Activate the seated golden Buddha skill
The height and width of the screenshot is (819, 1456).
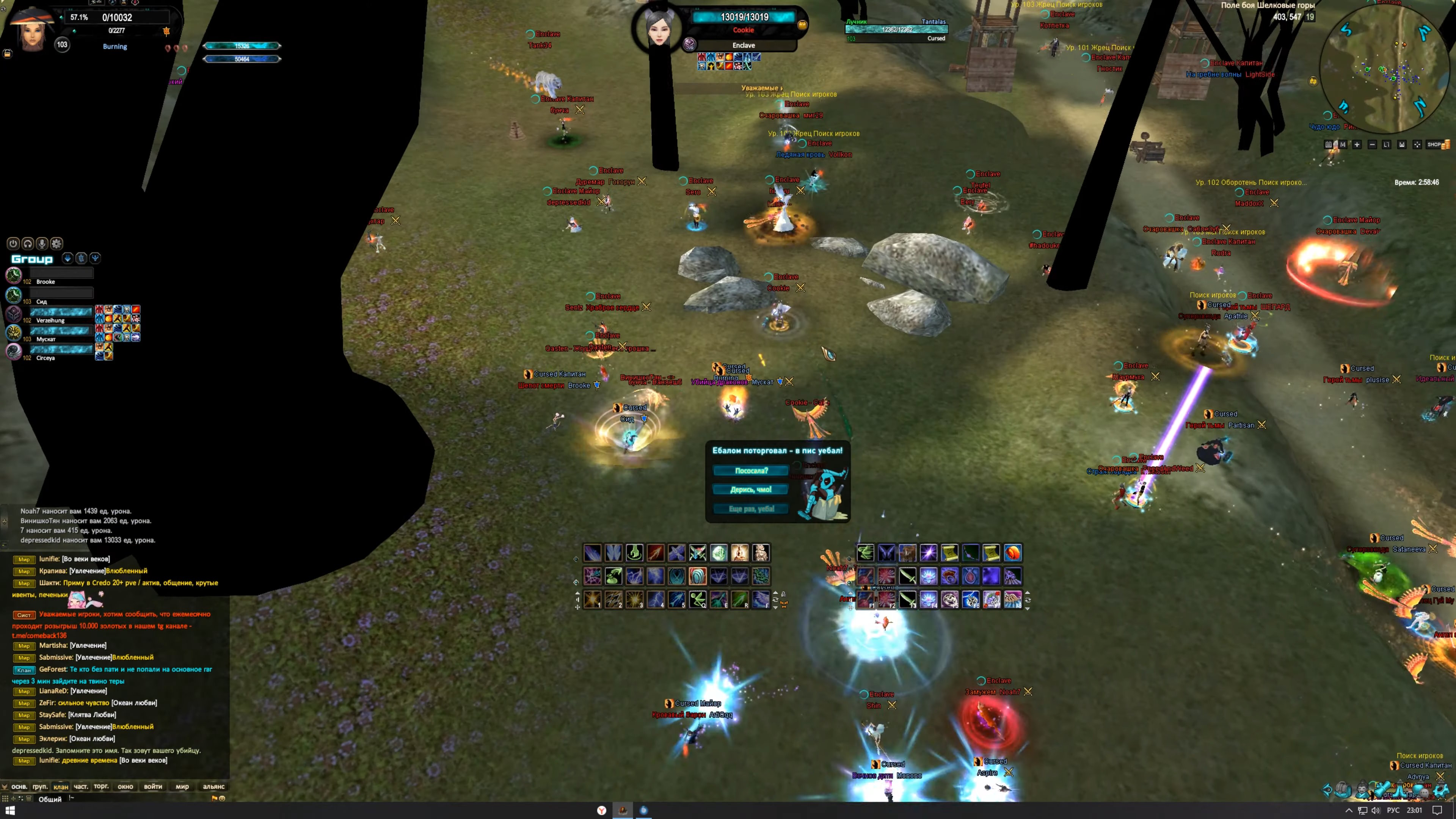click(x=739, y=553)
